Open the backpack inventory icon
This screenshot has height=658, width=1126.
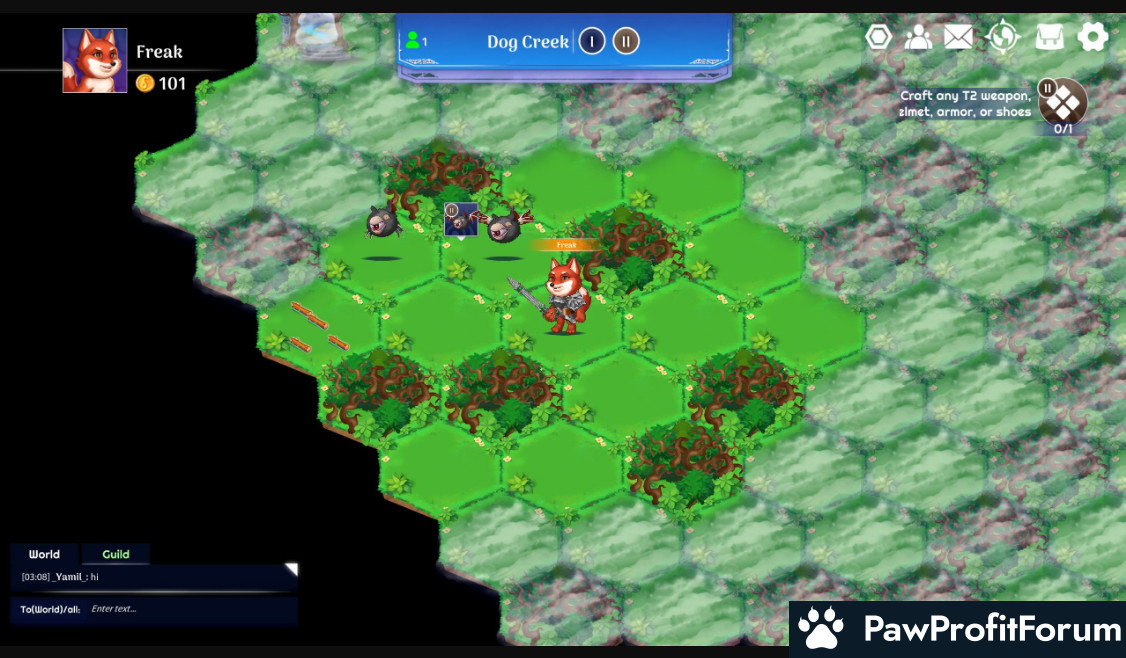(1049, 38)
